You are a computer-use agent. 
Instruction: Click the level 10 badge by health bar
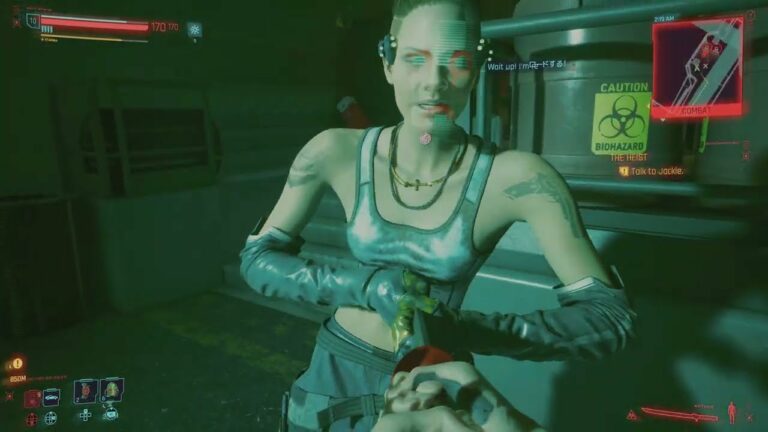tap(33, 20)
